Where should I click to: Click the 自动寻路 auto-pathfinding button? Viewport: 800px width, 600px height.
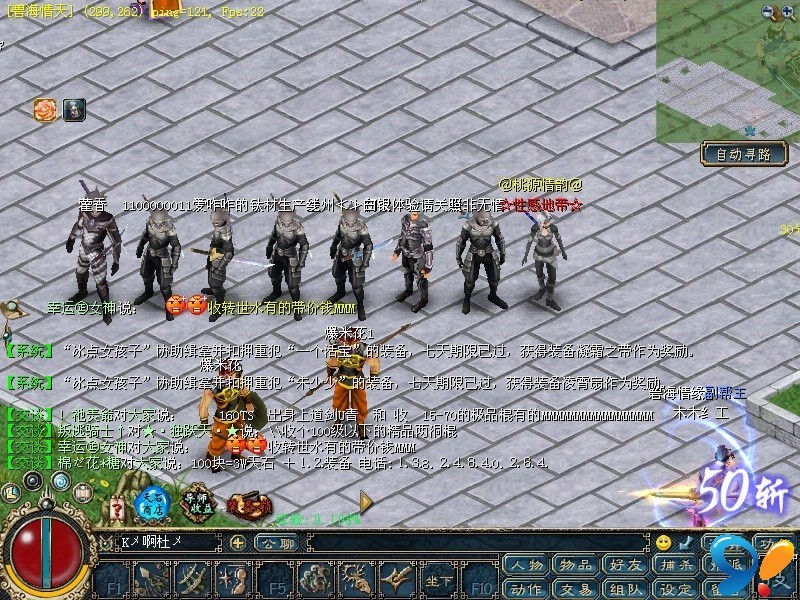(743, 154)
